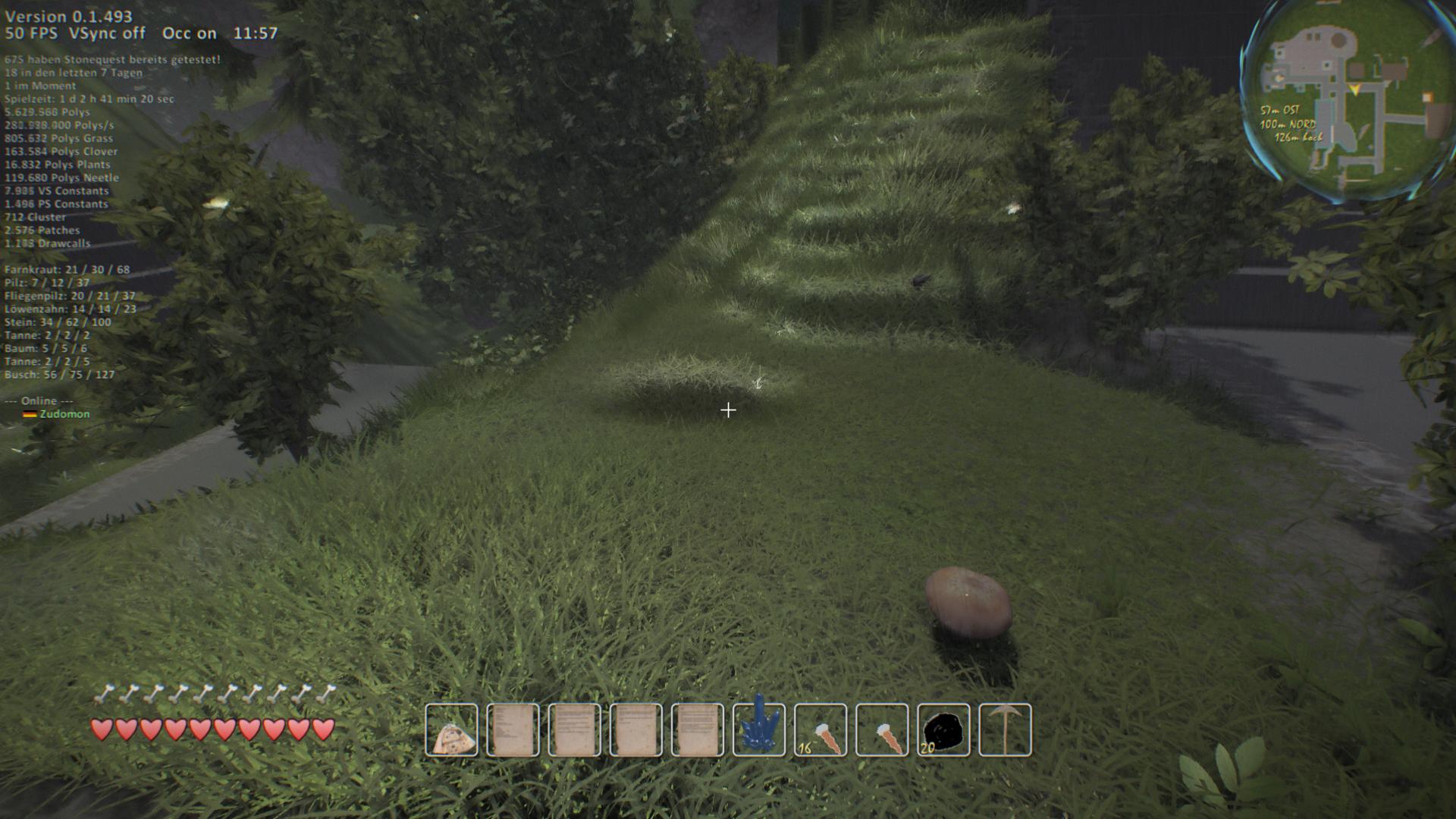The image size is (1456, 819).
Task: Select the pickaxe hotbar slot
Action: (1005, 730)
